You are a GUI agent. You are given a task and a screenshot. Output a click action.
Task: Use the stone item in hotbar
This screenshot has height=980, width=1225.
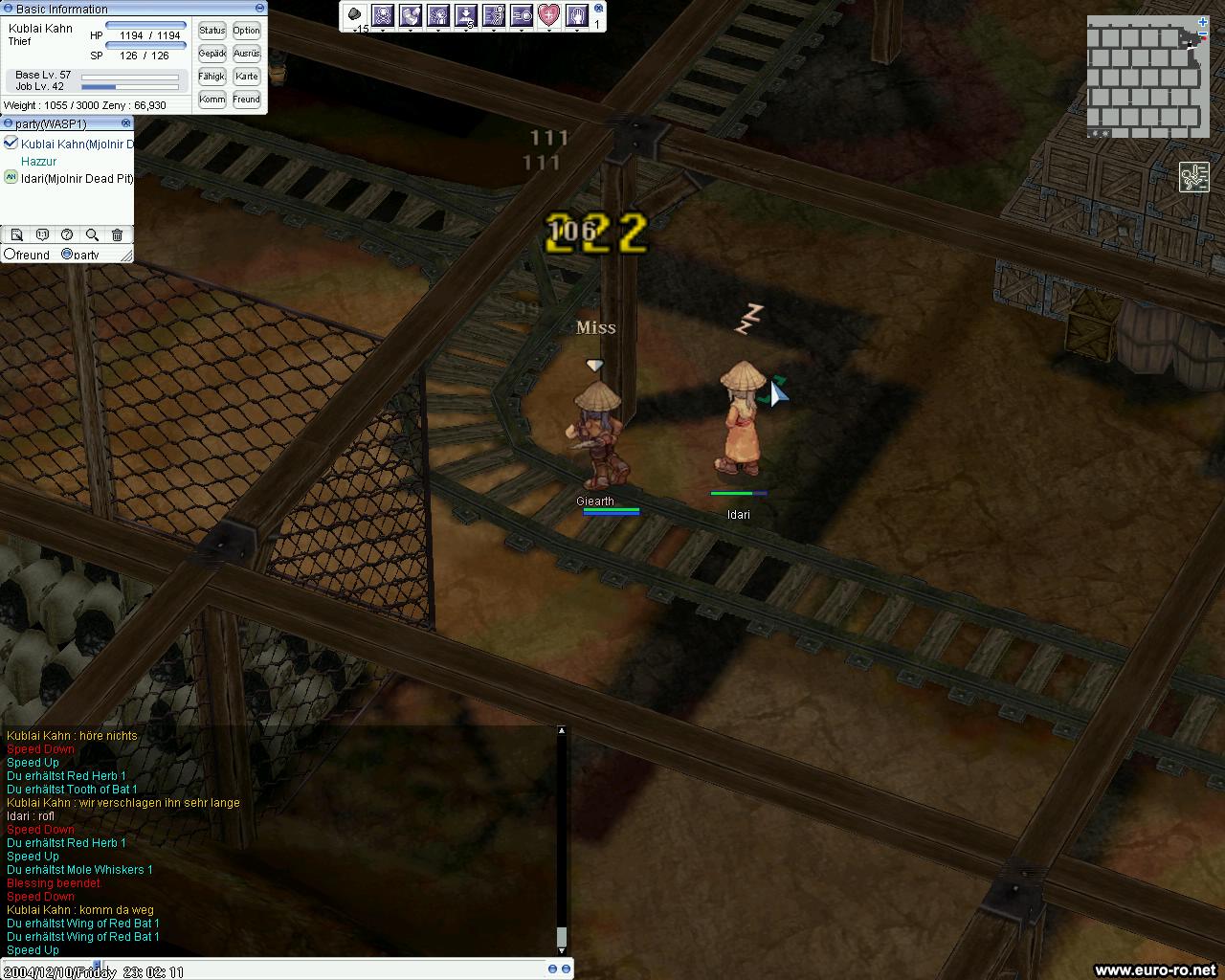[x=355, y=15]
